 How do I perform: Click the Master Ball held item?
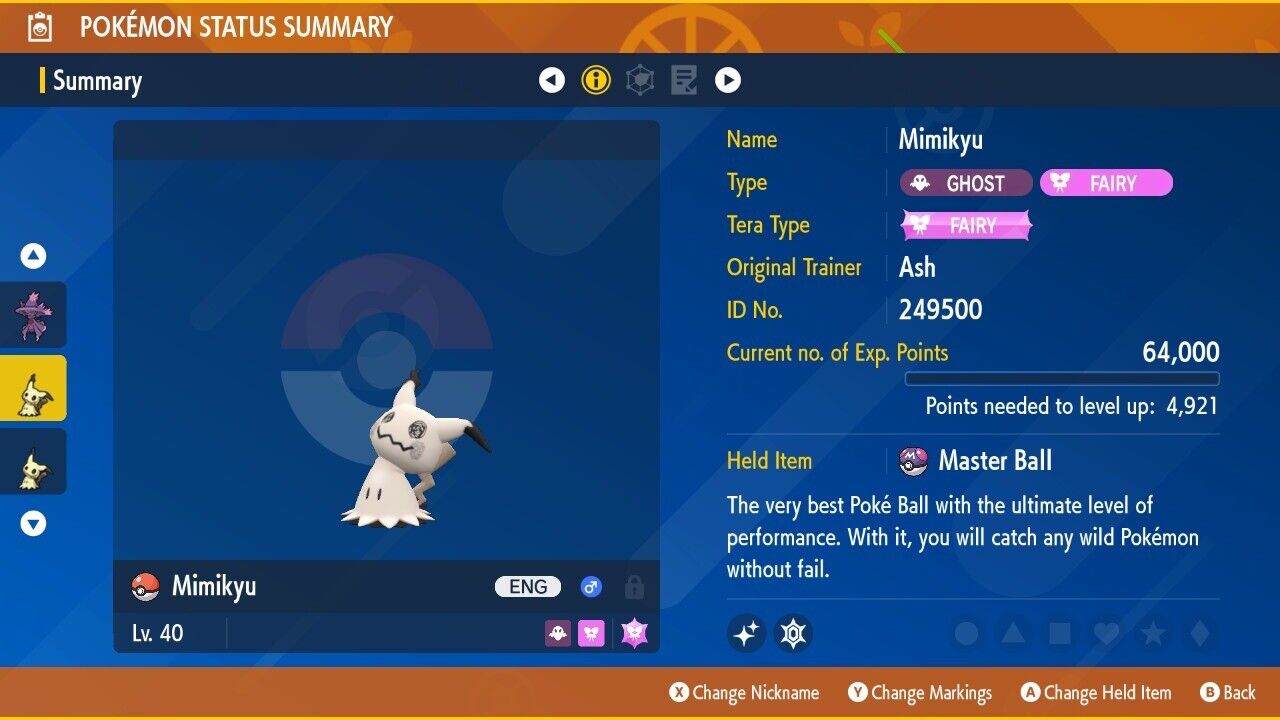pyautogui.click(x=994, y=461)
